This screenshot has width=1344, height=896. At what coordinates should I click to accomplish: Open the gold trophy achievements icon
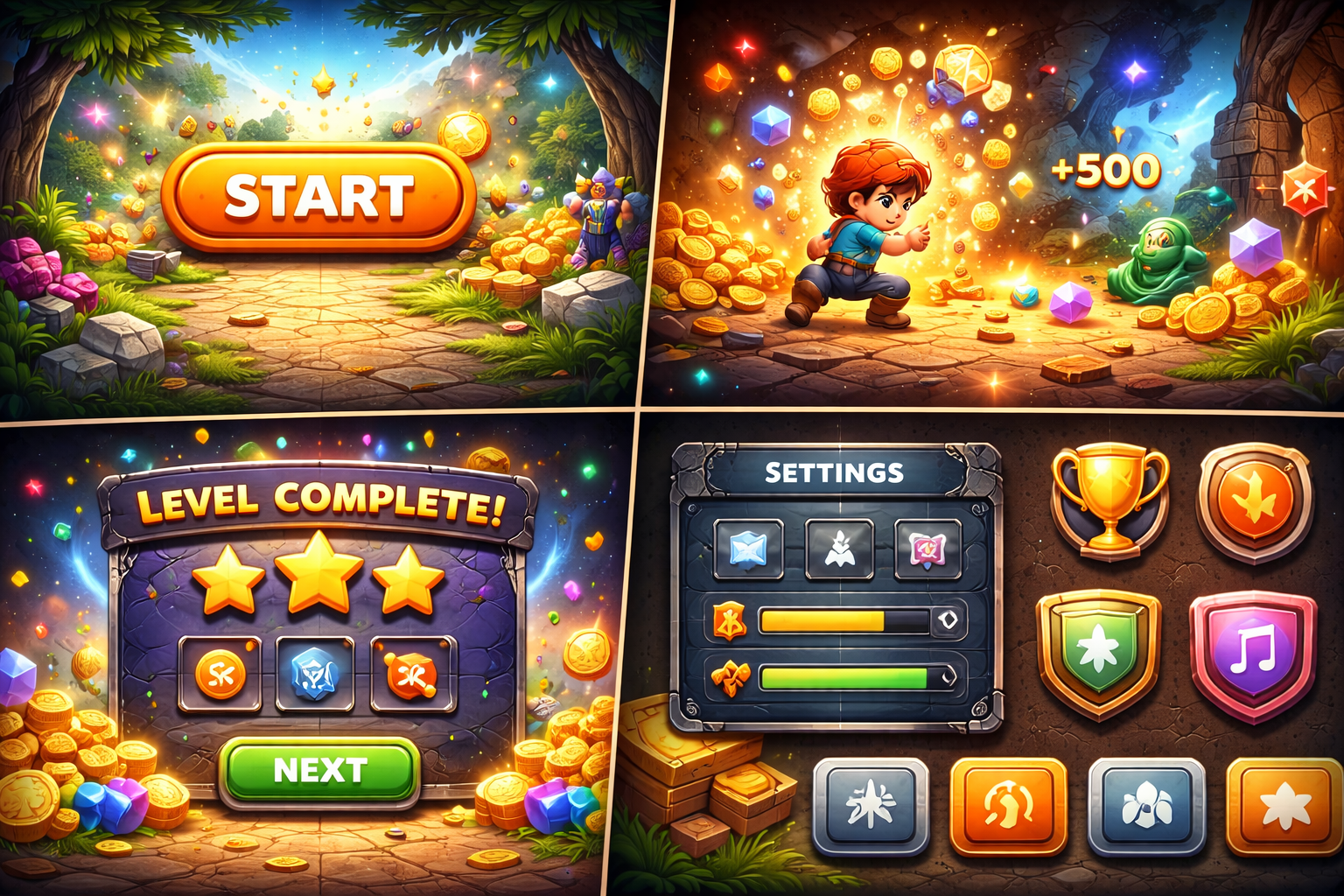[1109, 499]
